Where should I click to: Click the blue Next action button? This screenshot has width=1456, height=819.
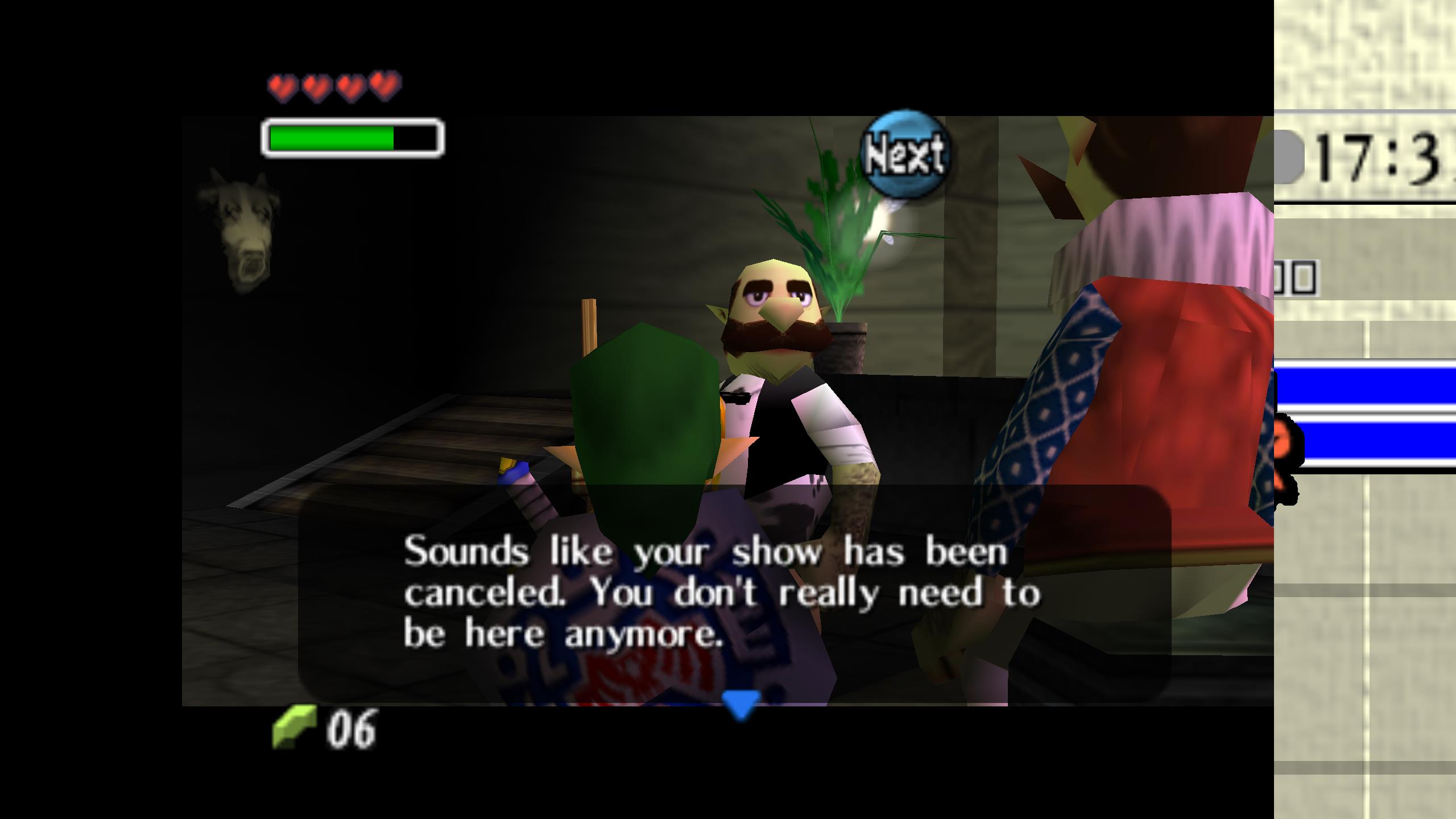[x=905, y=154]
